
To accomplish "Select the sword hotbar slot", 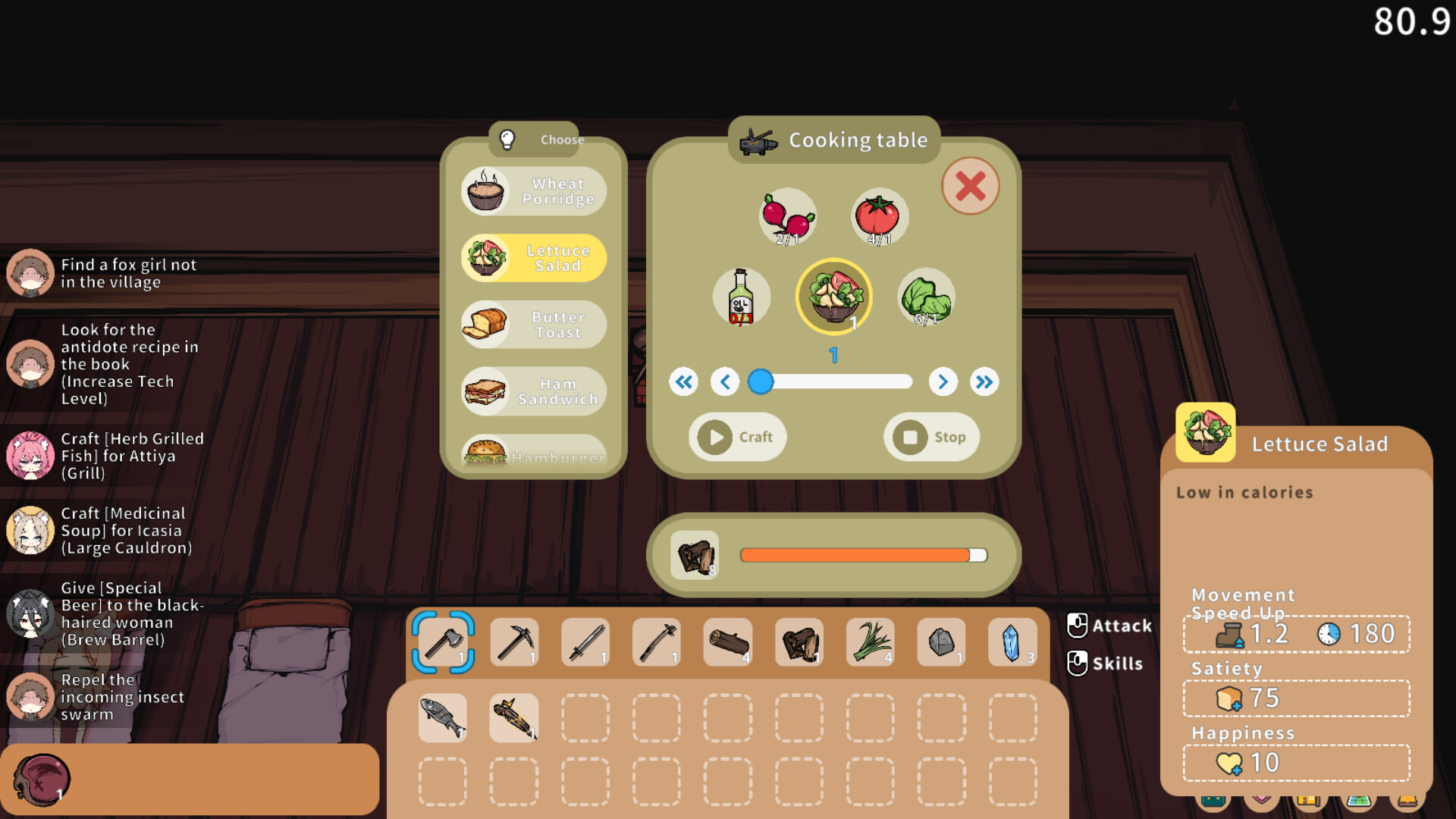I will click(x=585, y=642).
